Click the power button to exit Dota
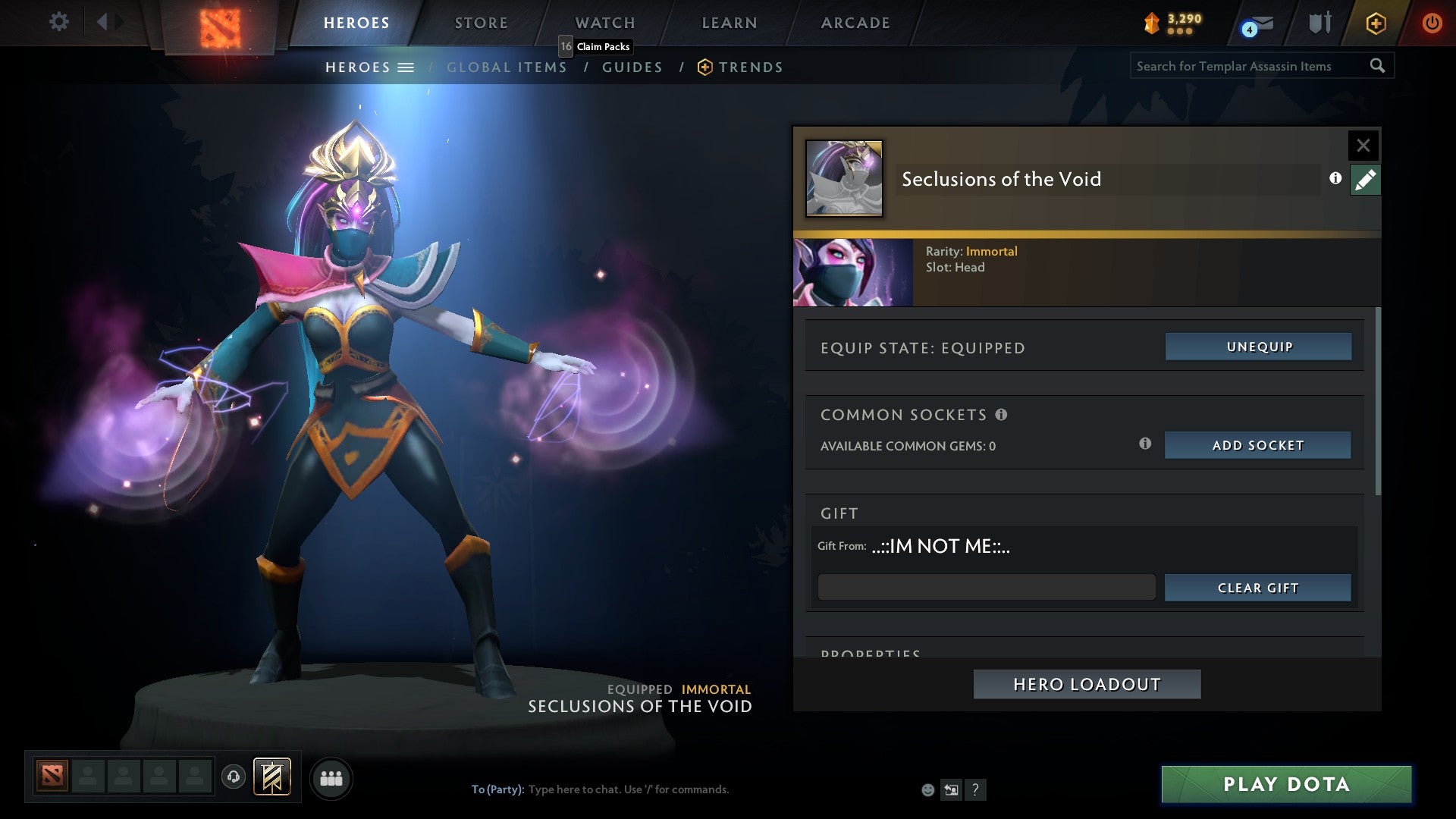Screen dimensions: 1456x819 click(1432, 22)
